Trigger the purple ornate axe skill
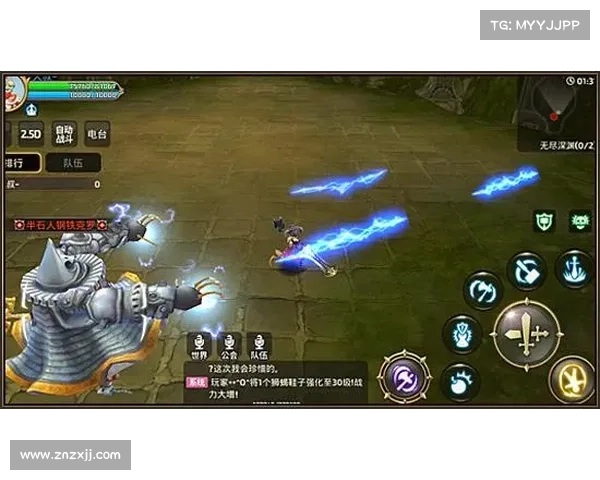Screen dimensions: 600x480 point(406,377)
